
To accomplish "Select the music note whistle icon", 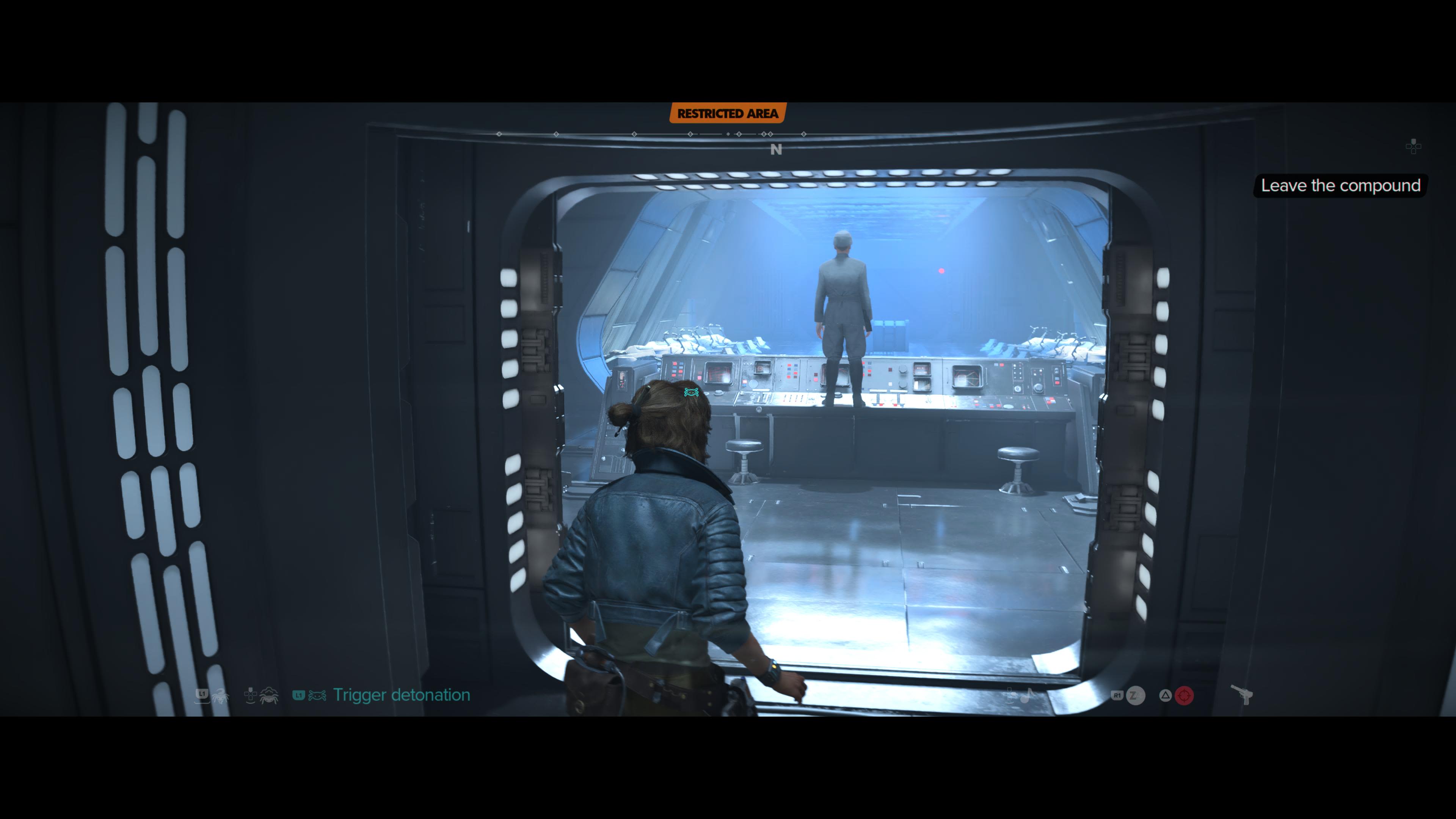I will coord(1026,695).
